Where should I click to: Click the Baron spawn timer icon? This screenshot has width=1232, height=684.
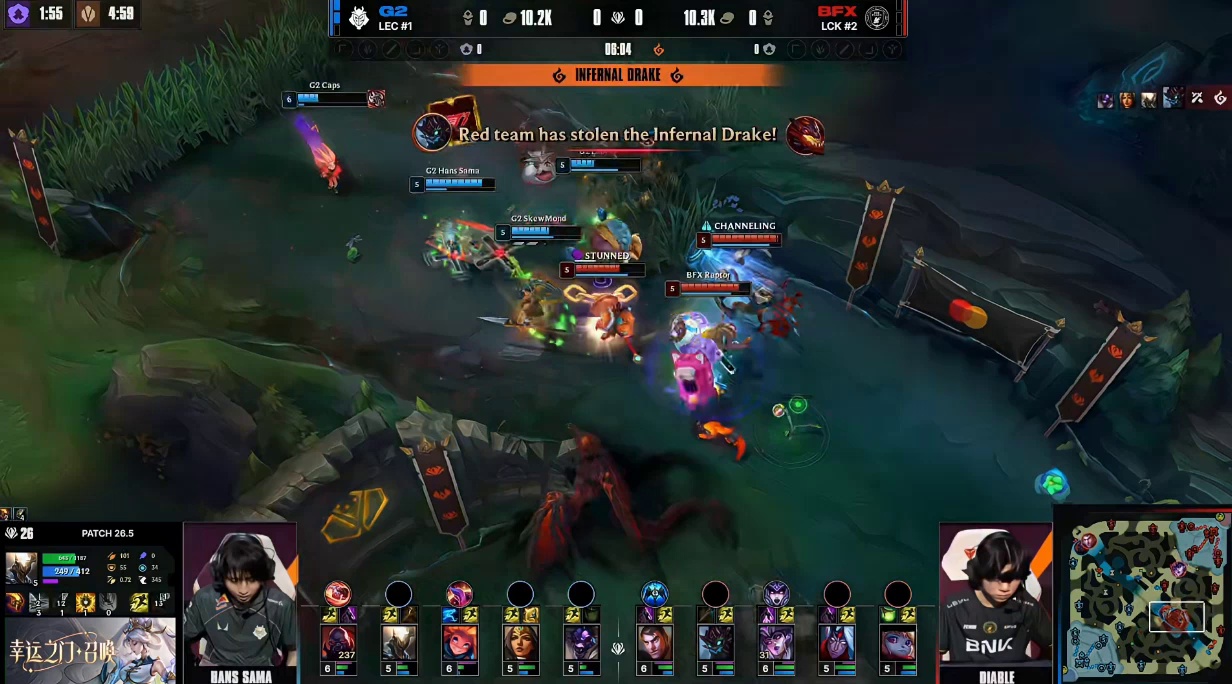[89, 14]
